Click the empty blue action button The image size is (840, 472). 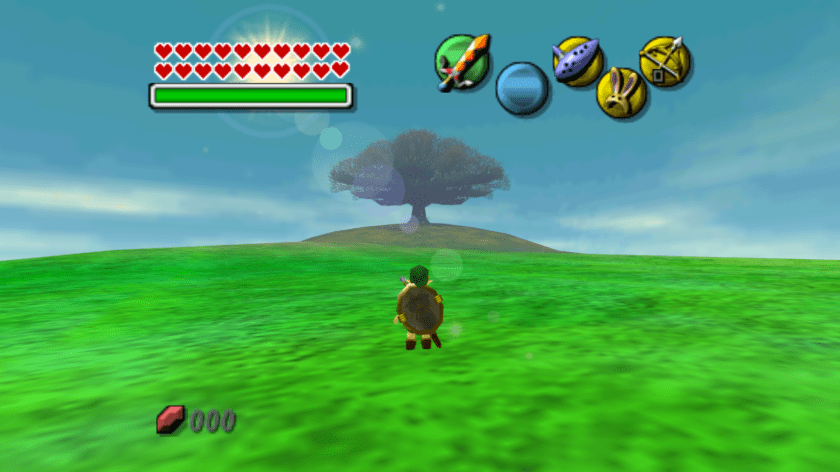[522, 88]
